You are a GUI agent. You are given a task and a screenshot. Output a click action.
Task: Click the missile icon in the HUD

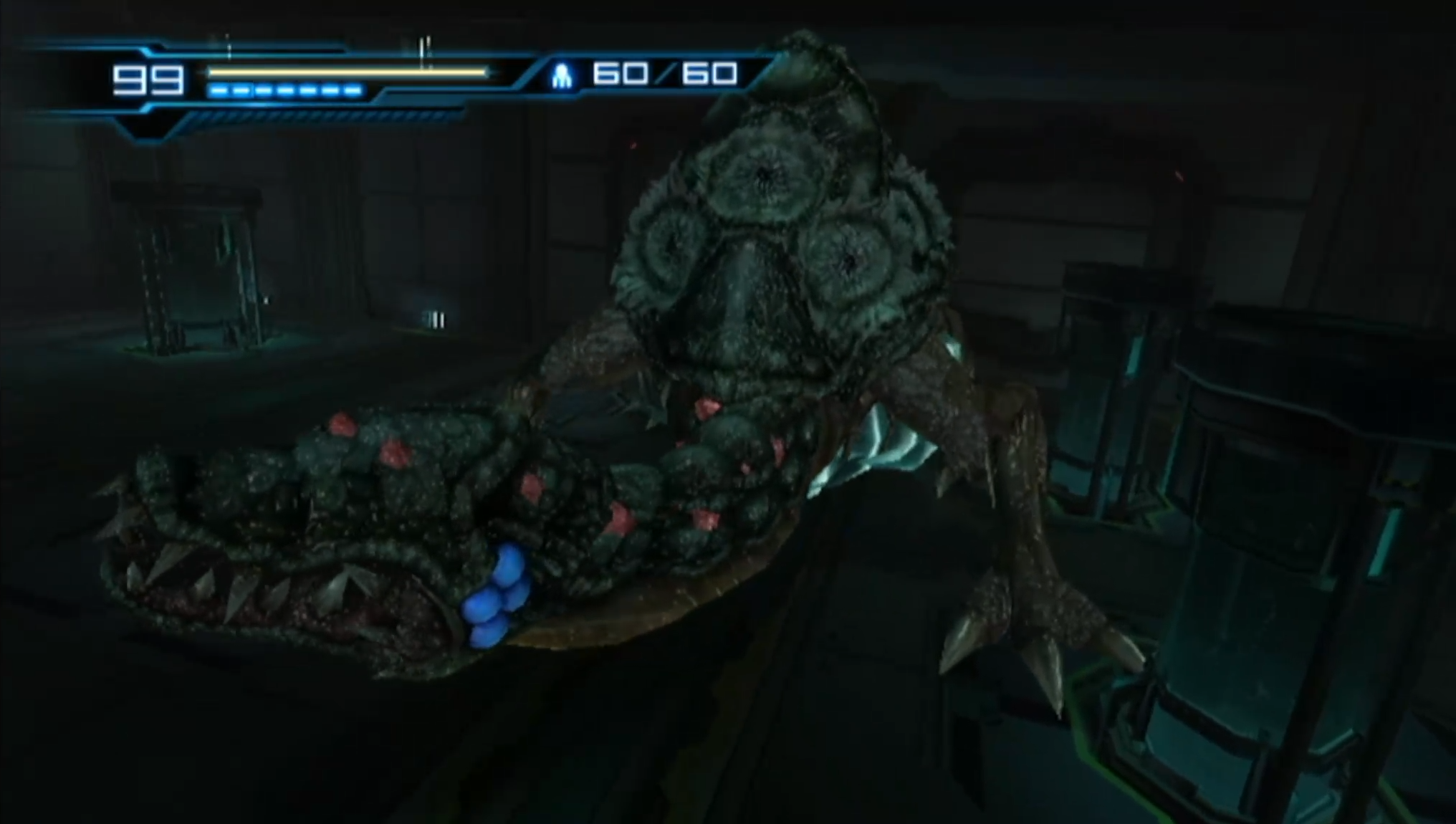(562, 75)
